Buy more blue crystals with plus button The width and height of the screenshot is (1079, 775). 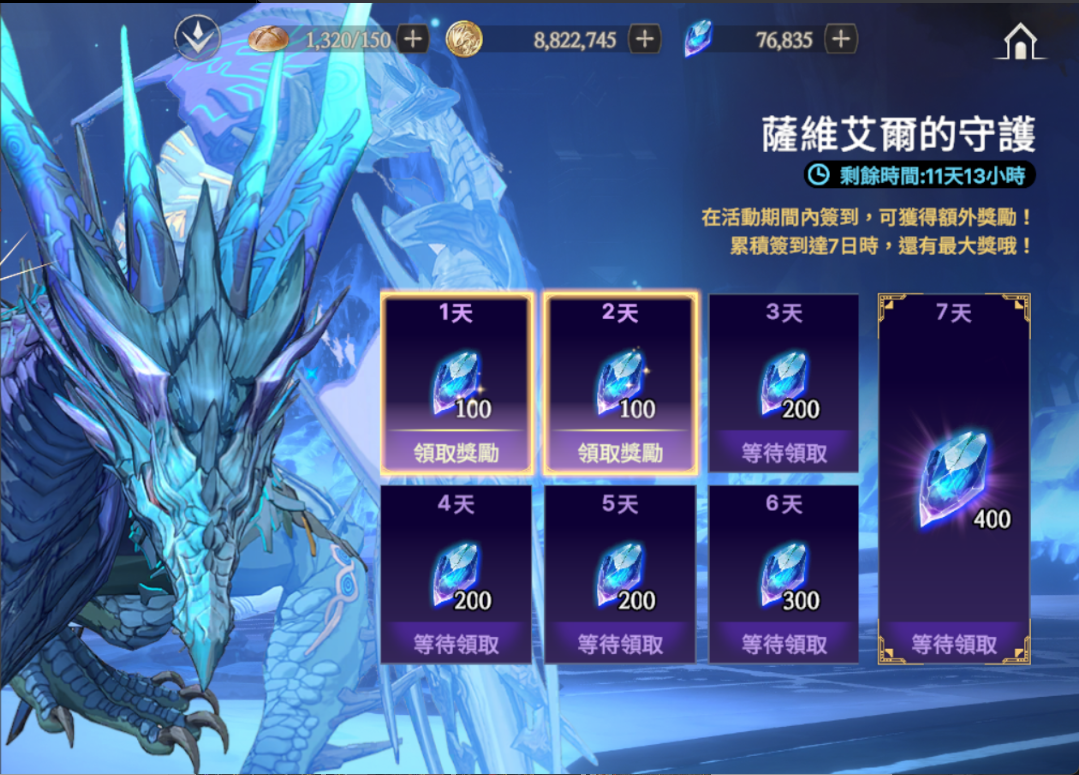[x=841, y=39]
